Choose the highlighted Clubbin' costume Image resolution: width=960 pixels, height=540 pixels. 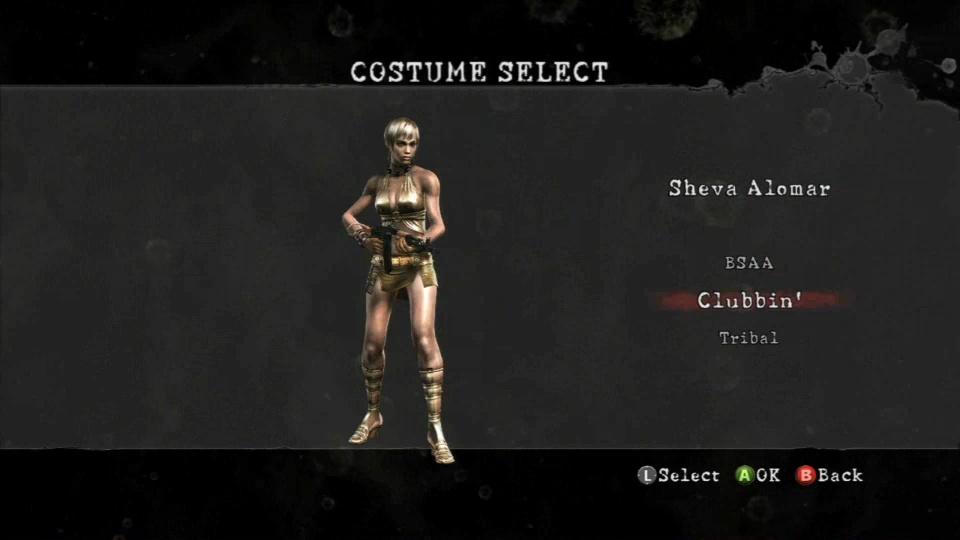[749, 300]
